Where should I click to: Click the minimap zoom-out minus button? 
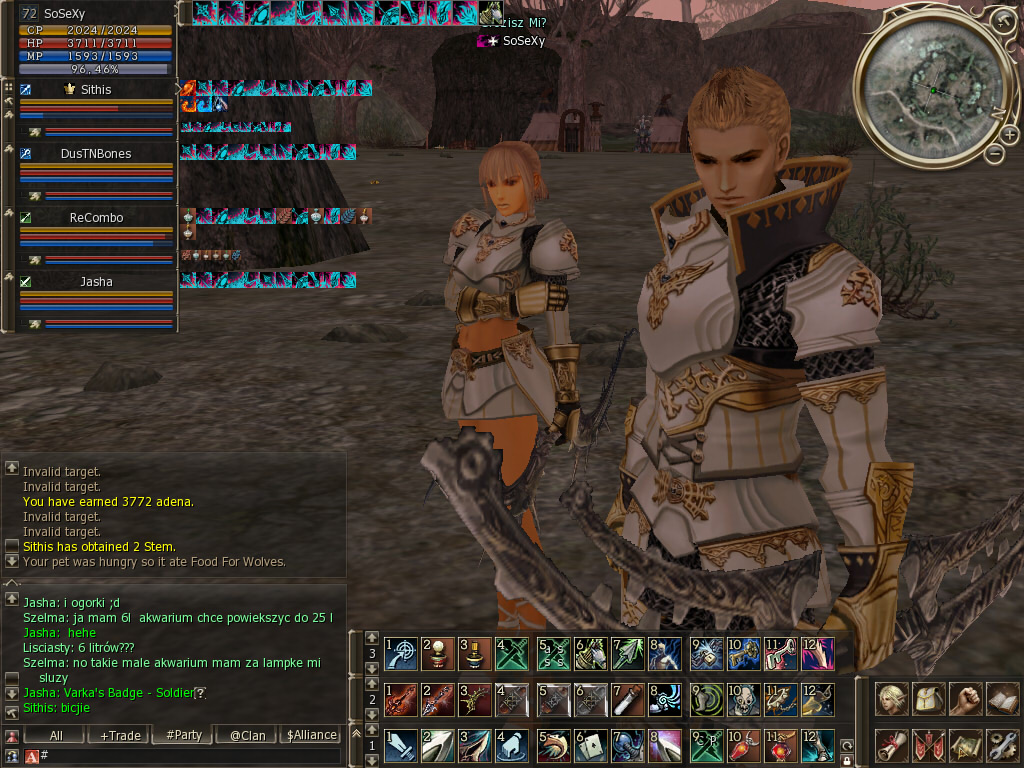(994, 154)
